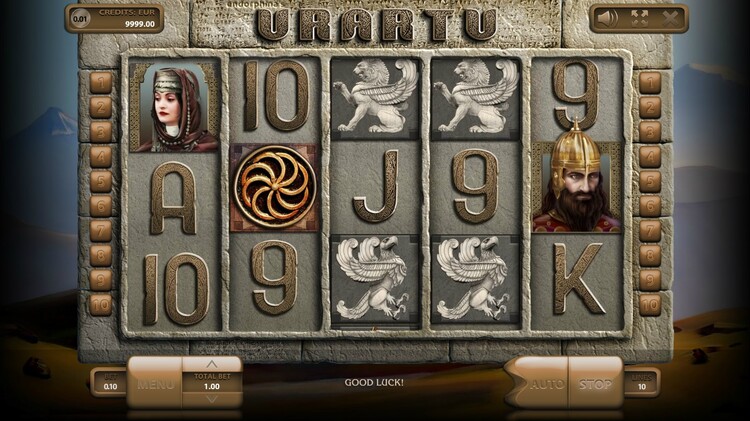The image size is (750, 421).
Task: Close the game with the X button
Action: click(673, 17)
